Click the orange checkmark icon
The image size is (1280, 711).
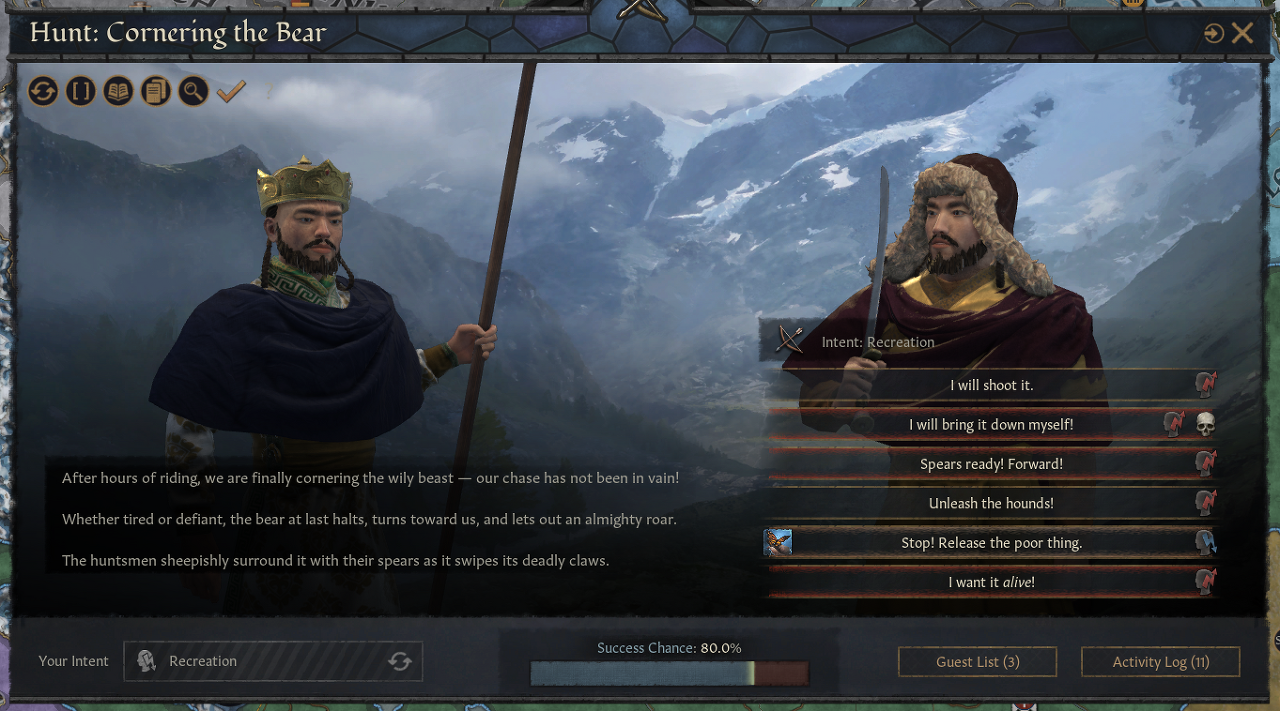tap(231, 92)
